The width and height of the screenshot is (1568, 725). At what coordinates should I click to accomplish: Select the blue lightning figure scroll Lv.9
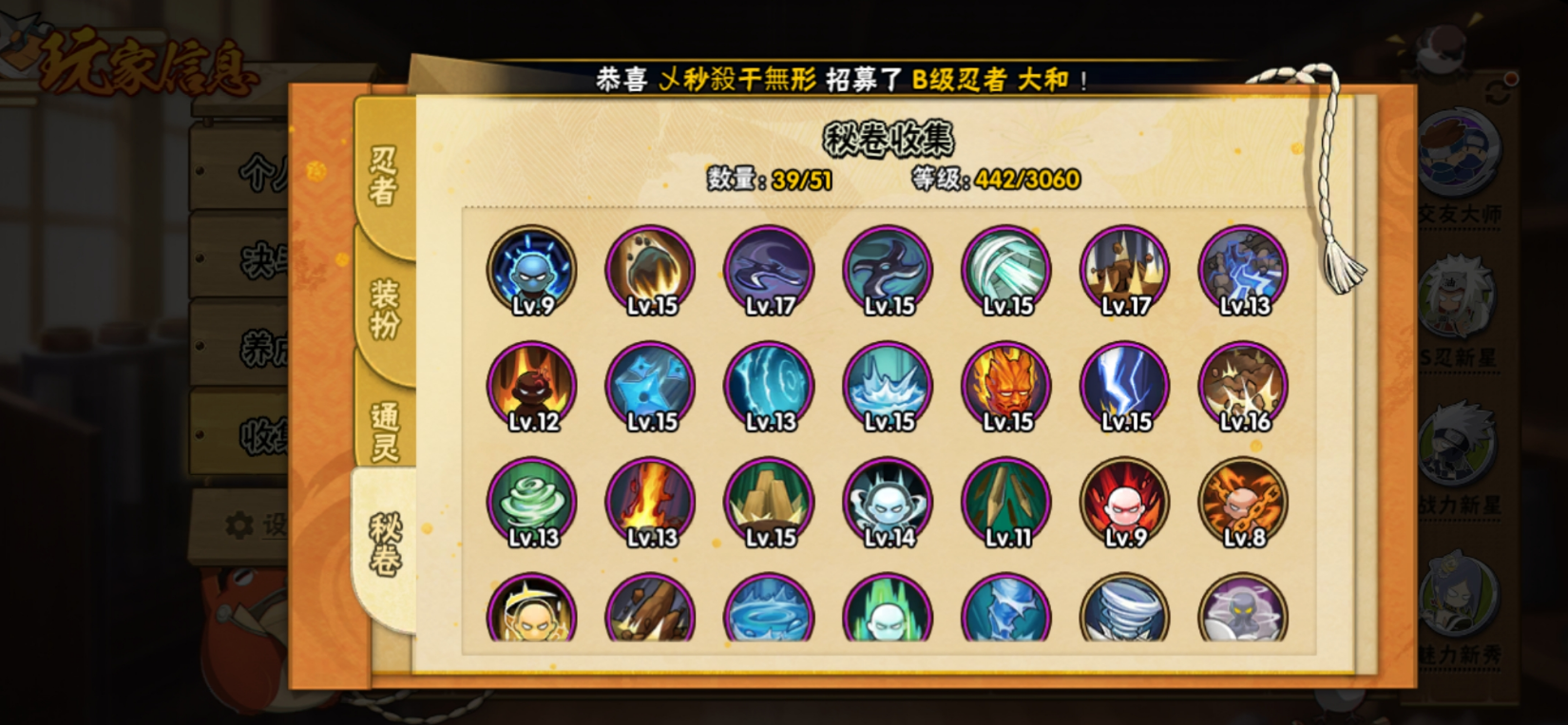click(532, 271)
